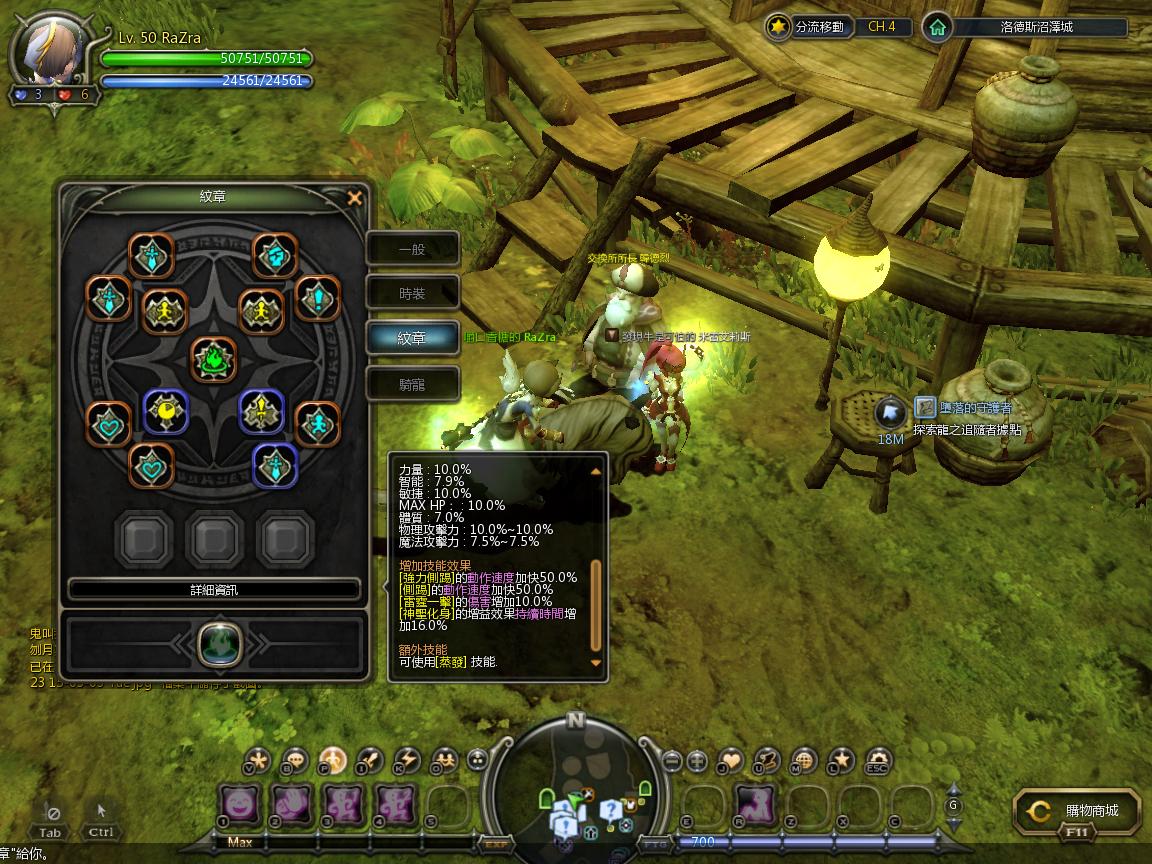Open the chat bubble menu icon

pos(295,761)
